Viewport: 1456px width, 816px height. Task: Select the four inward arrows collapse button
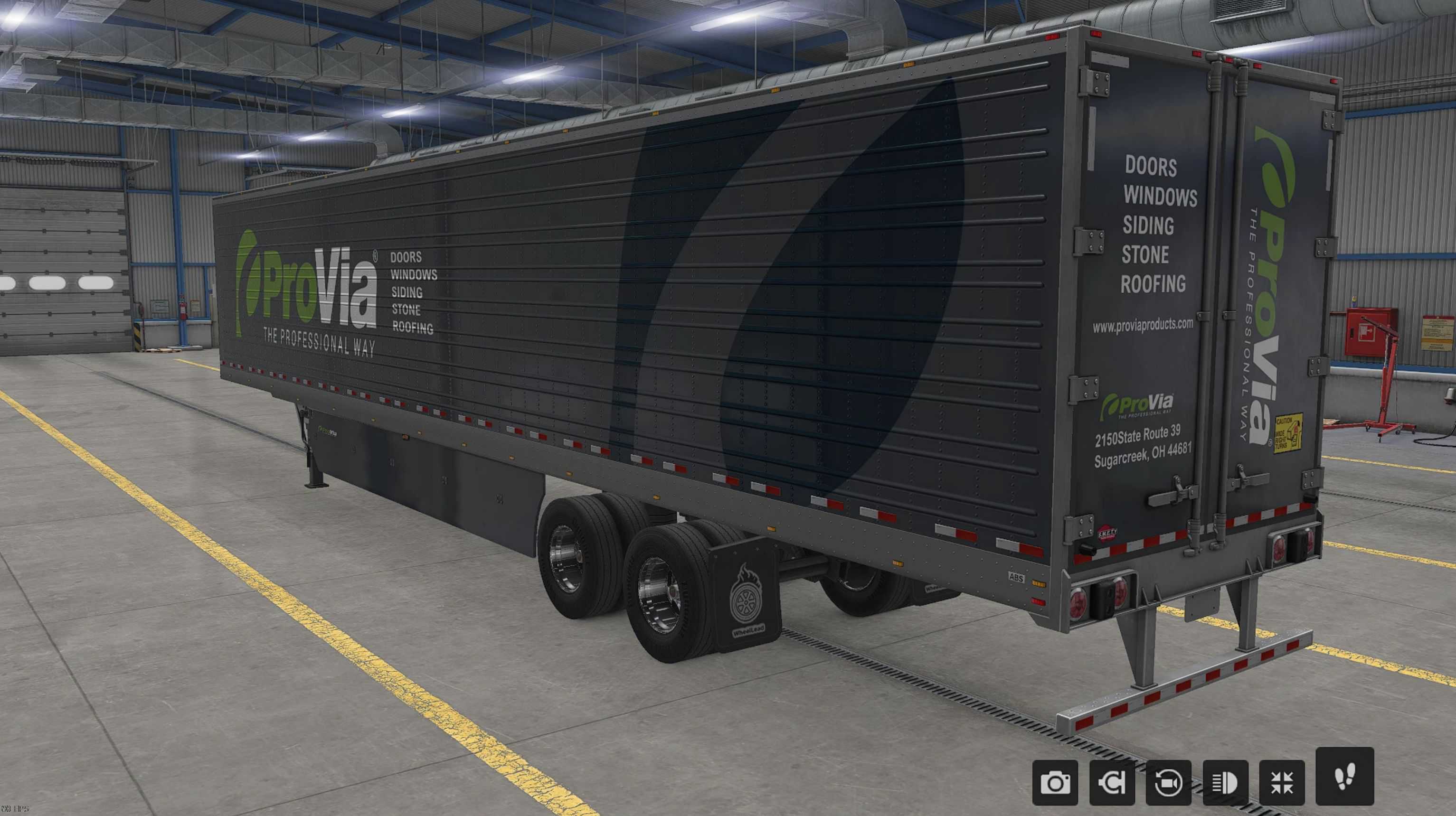(1282, 783)
